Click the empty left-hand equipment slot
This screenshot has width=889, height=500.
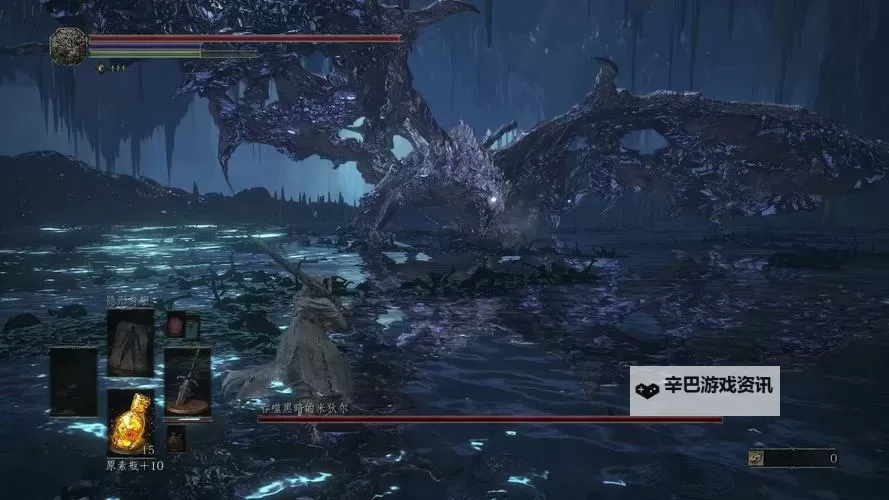(x=74, y=380)
